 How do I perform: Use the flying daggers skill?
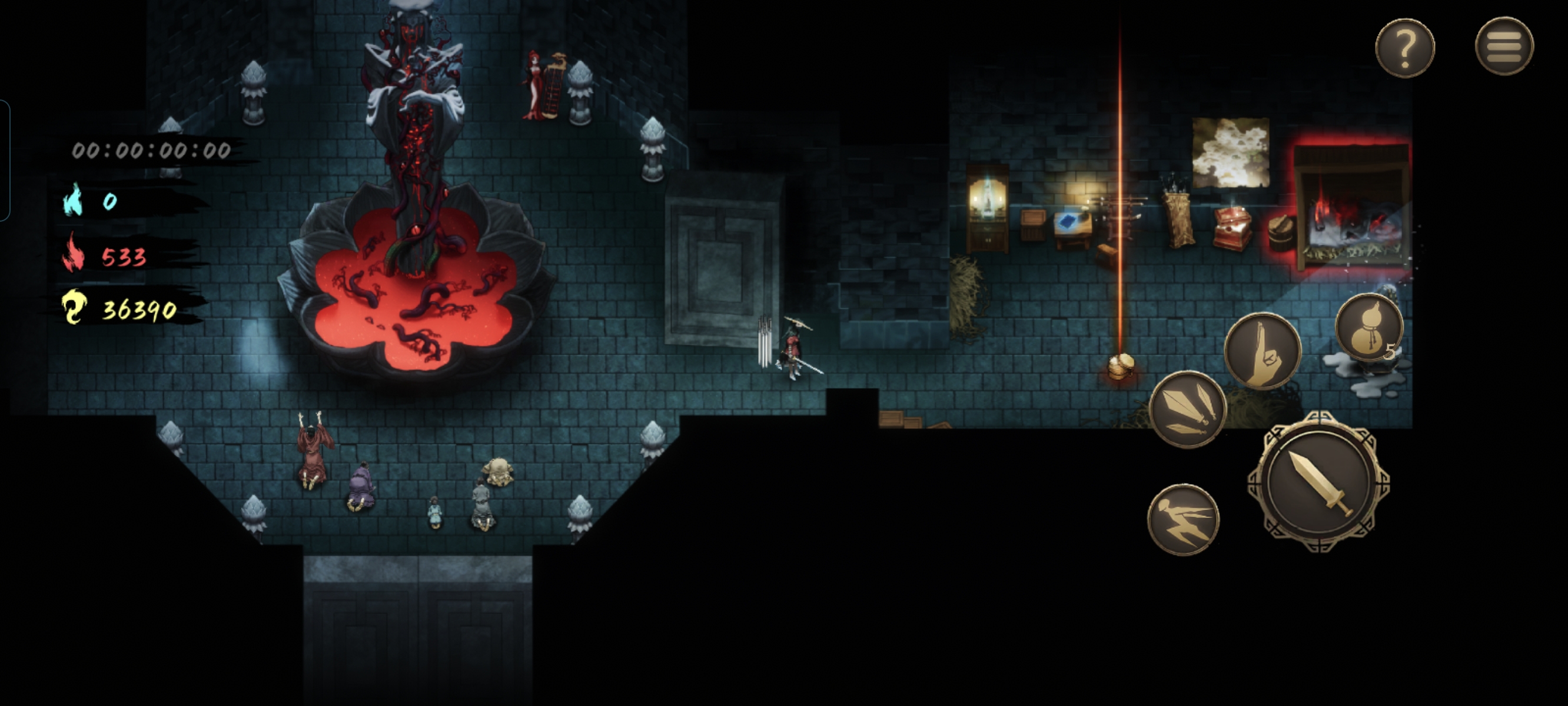(1187, 409)
